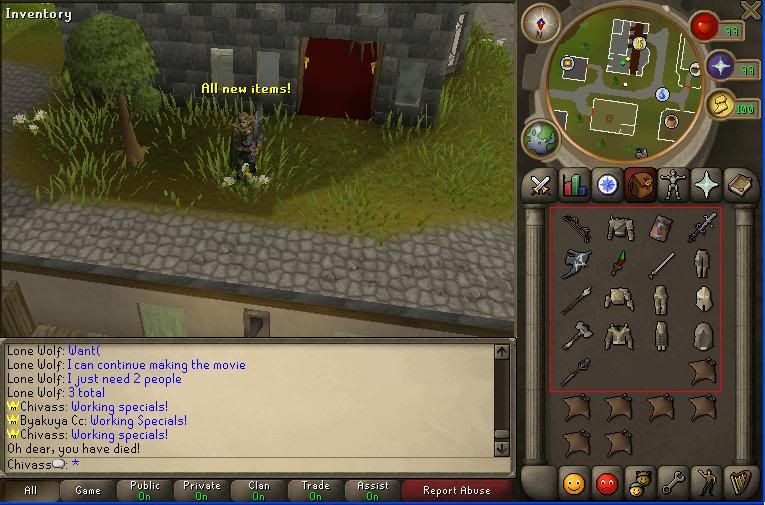Toggle the Clan chat filter
Viewport: 765px width, 505px height.
[259, 490]
